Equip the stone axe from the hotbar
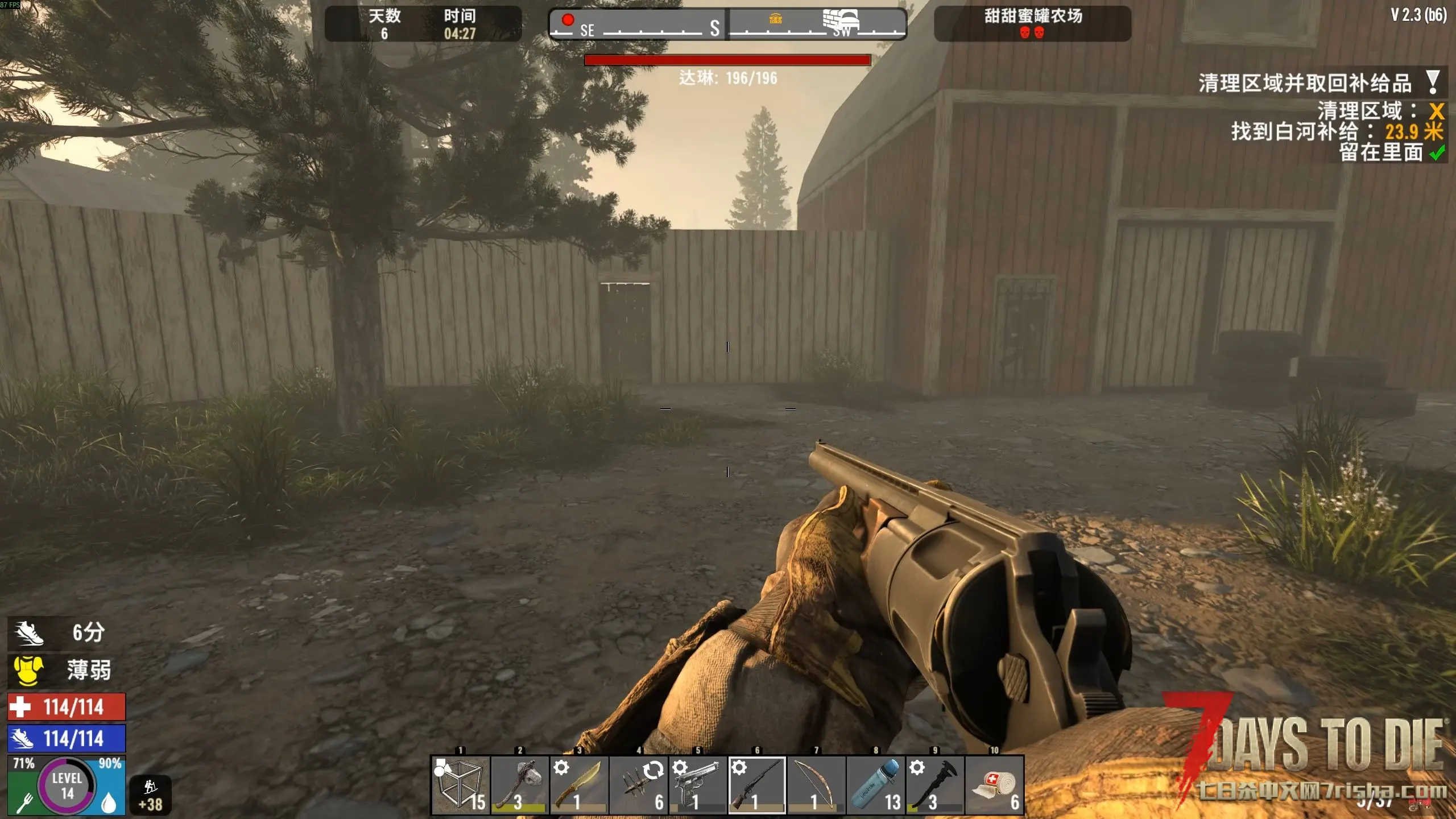The height and width of the screenshot is (819, 1456). 519,785
